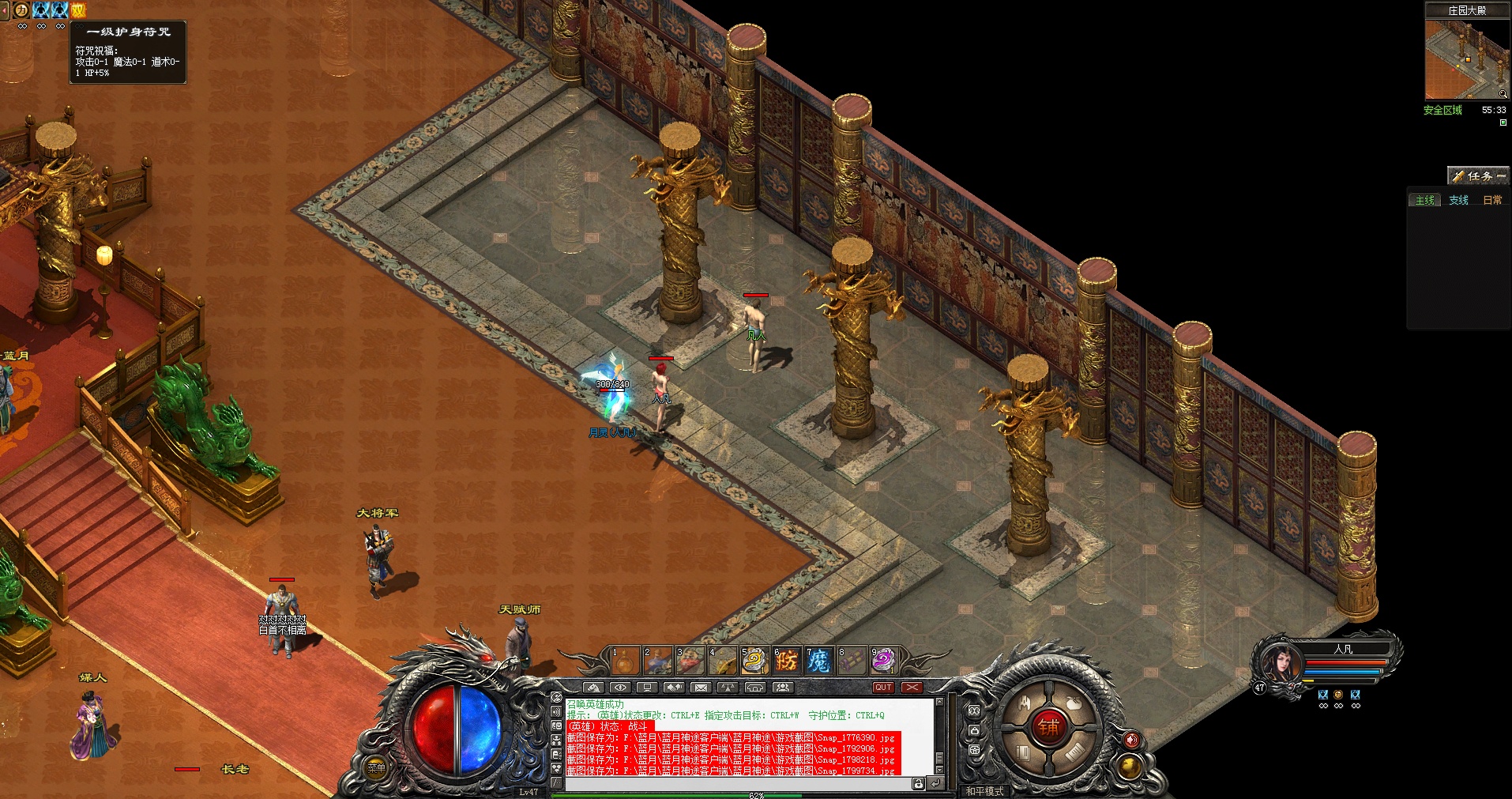1512x799 pixels.
Task: Open the golden globe world map button
Action: (x=1130, y=766)
